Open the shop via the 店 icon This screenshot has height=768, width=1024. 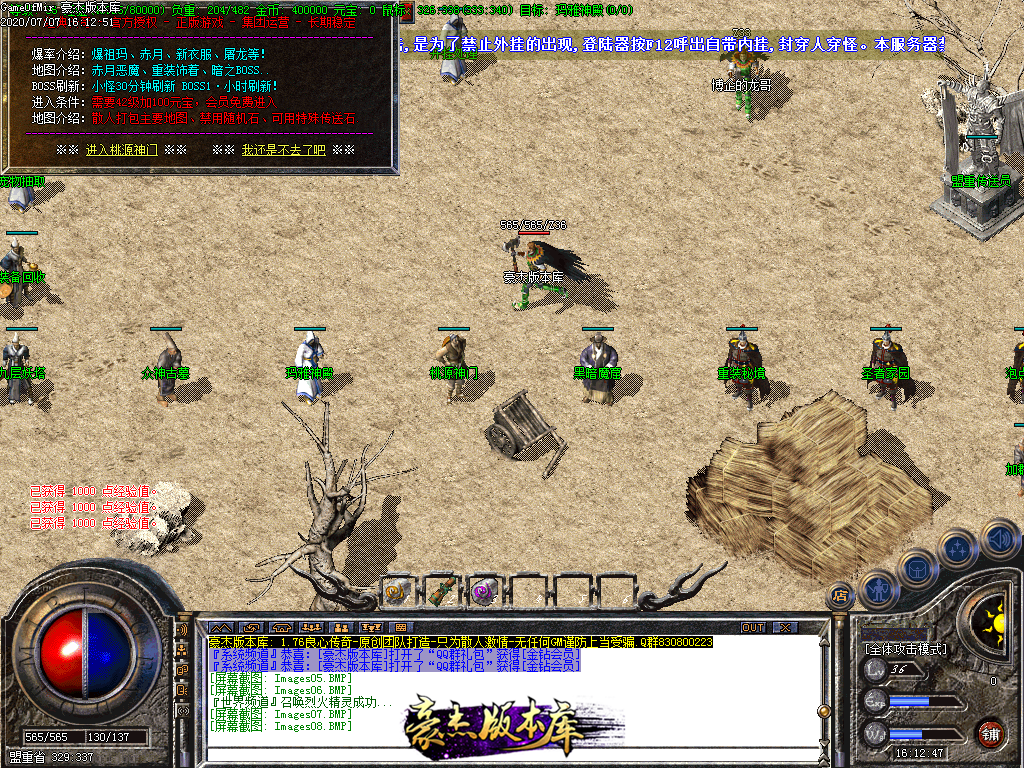point(840,596)
